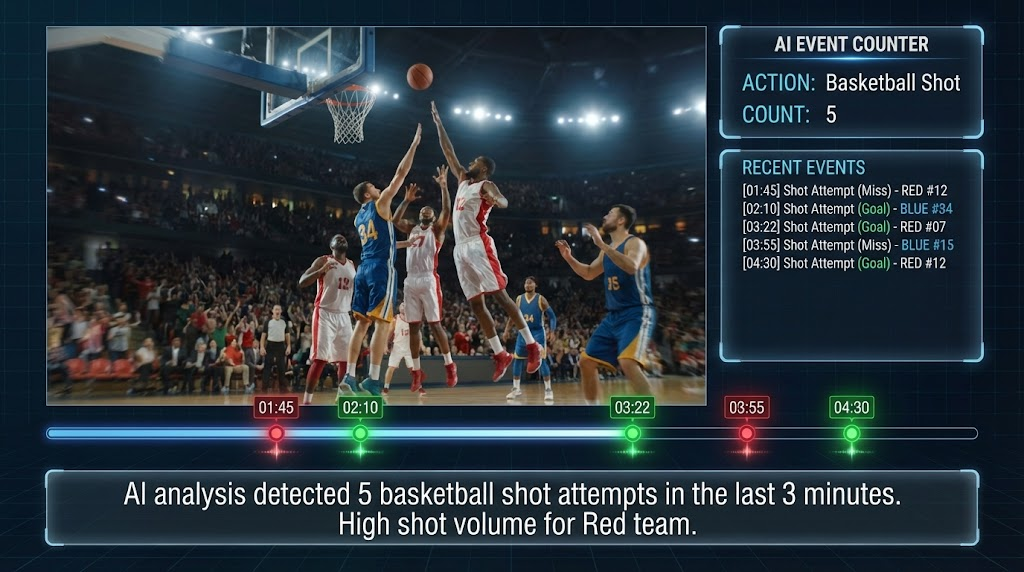Choose the RED #07 goal event row
This screenshot has height=572, width=1024.
[x=844, y=227]
